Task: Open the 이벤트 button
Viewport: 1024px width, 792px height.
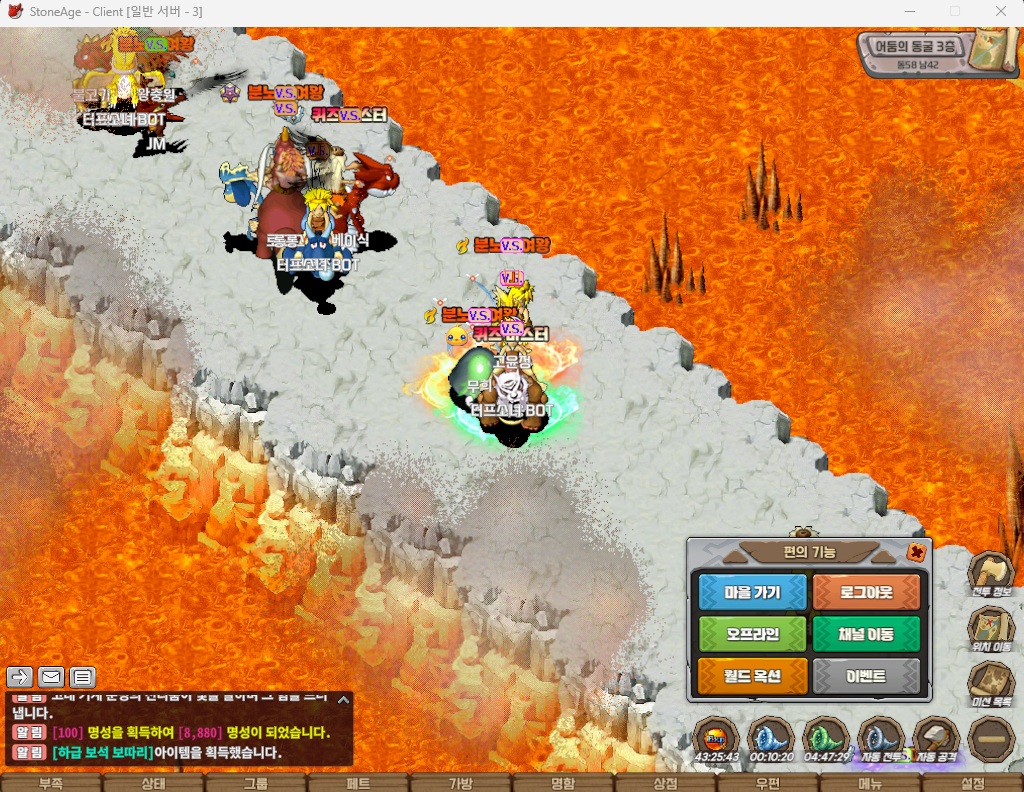Action: click(x=866, y=677)
